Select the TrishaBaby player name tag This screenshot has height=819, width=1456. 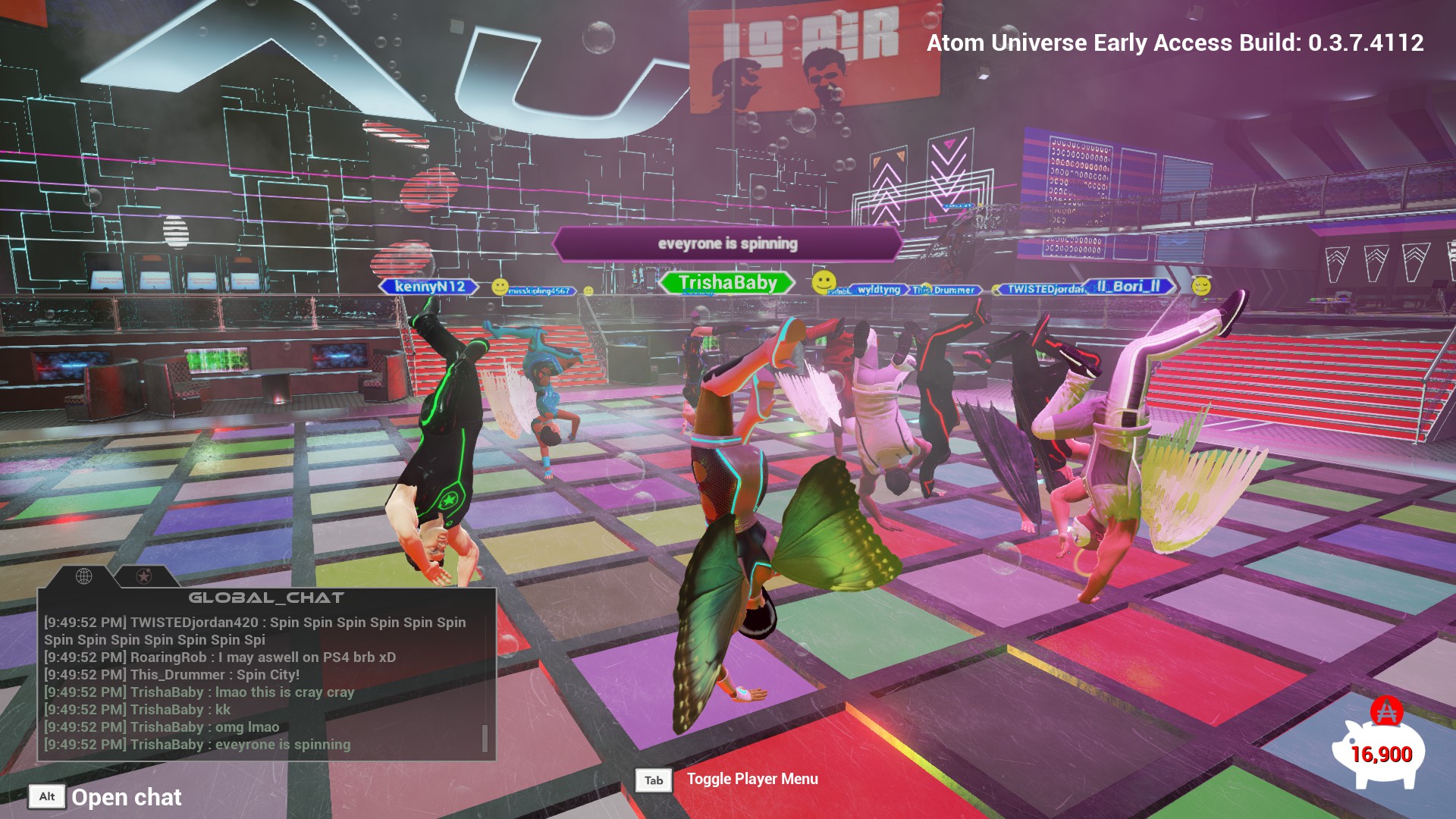[x=727, y=283]
